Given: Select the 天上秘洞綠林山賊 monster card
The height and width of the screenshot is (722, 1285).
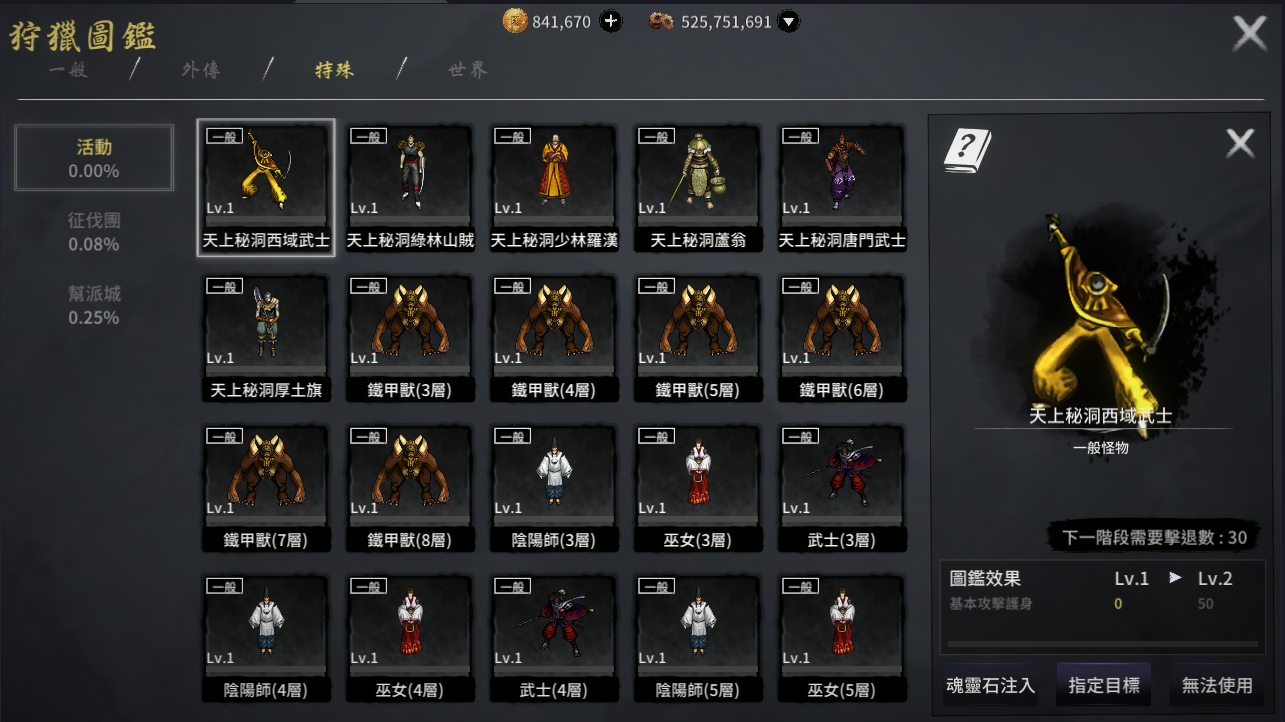Looking at the screenshot, I should click(410, 187).
